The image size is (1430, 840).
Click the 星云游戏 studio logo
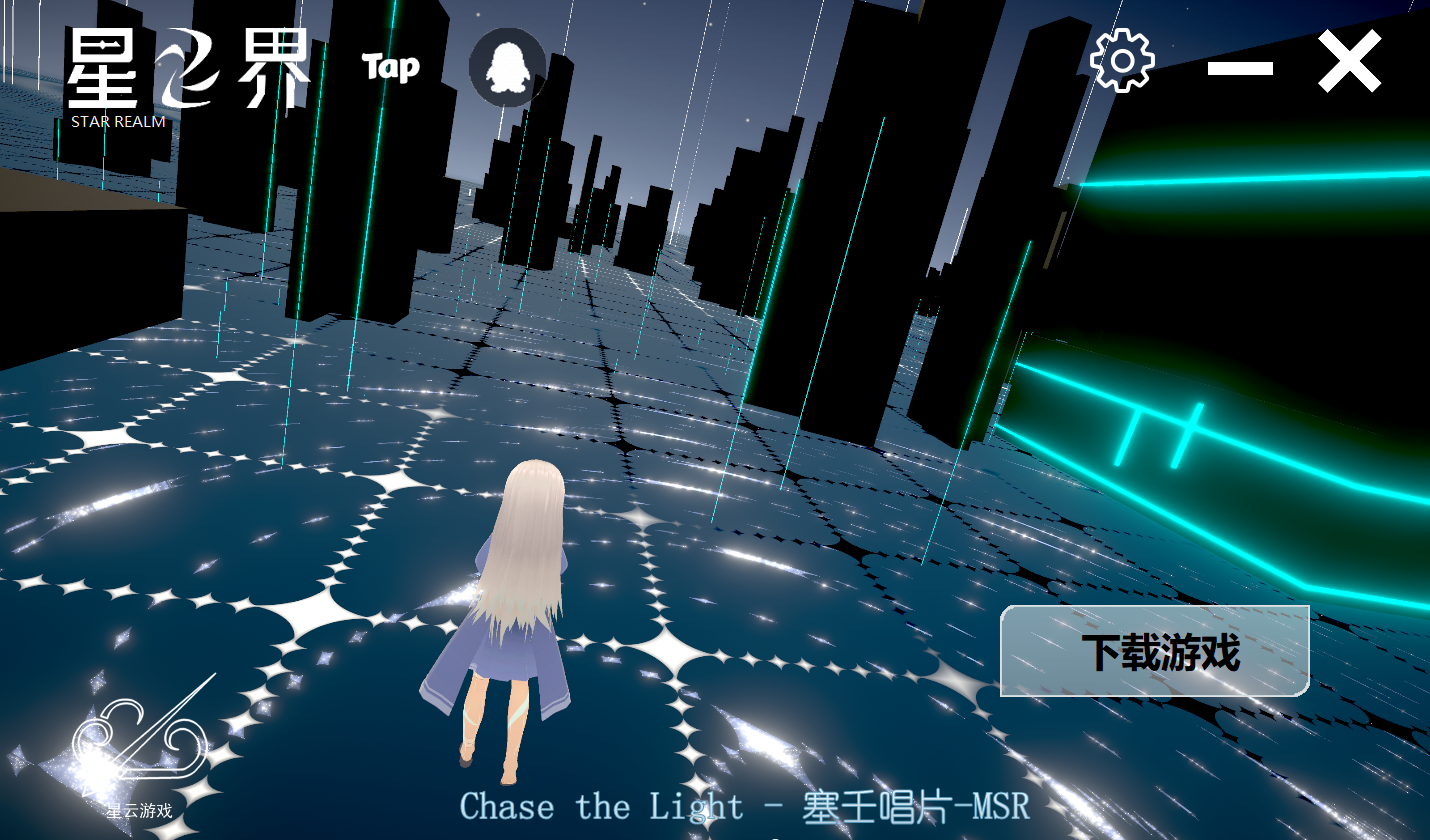click(140, 755)
